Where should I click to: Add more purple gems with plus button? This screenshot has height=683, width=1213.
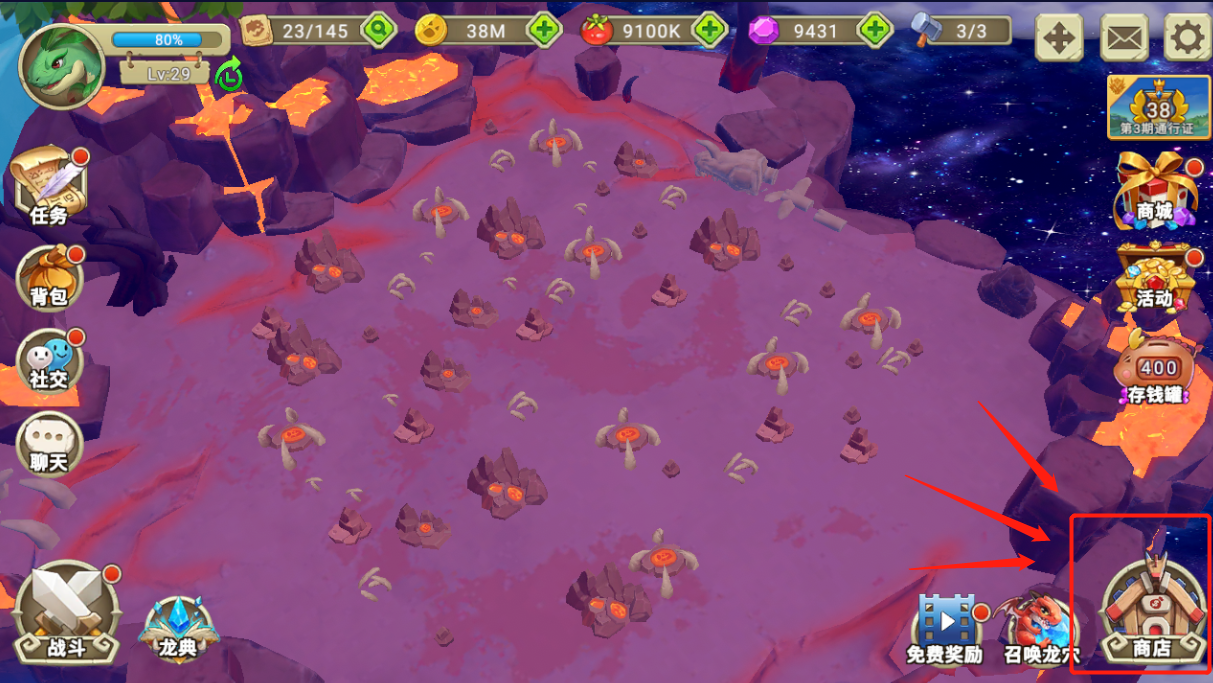click(x=875, y=30)
